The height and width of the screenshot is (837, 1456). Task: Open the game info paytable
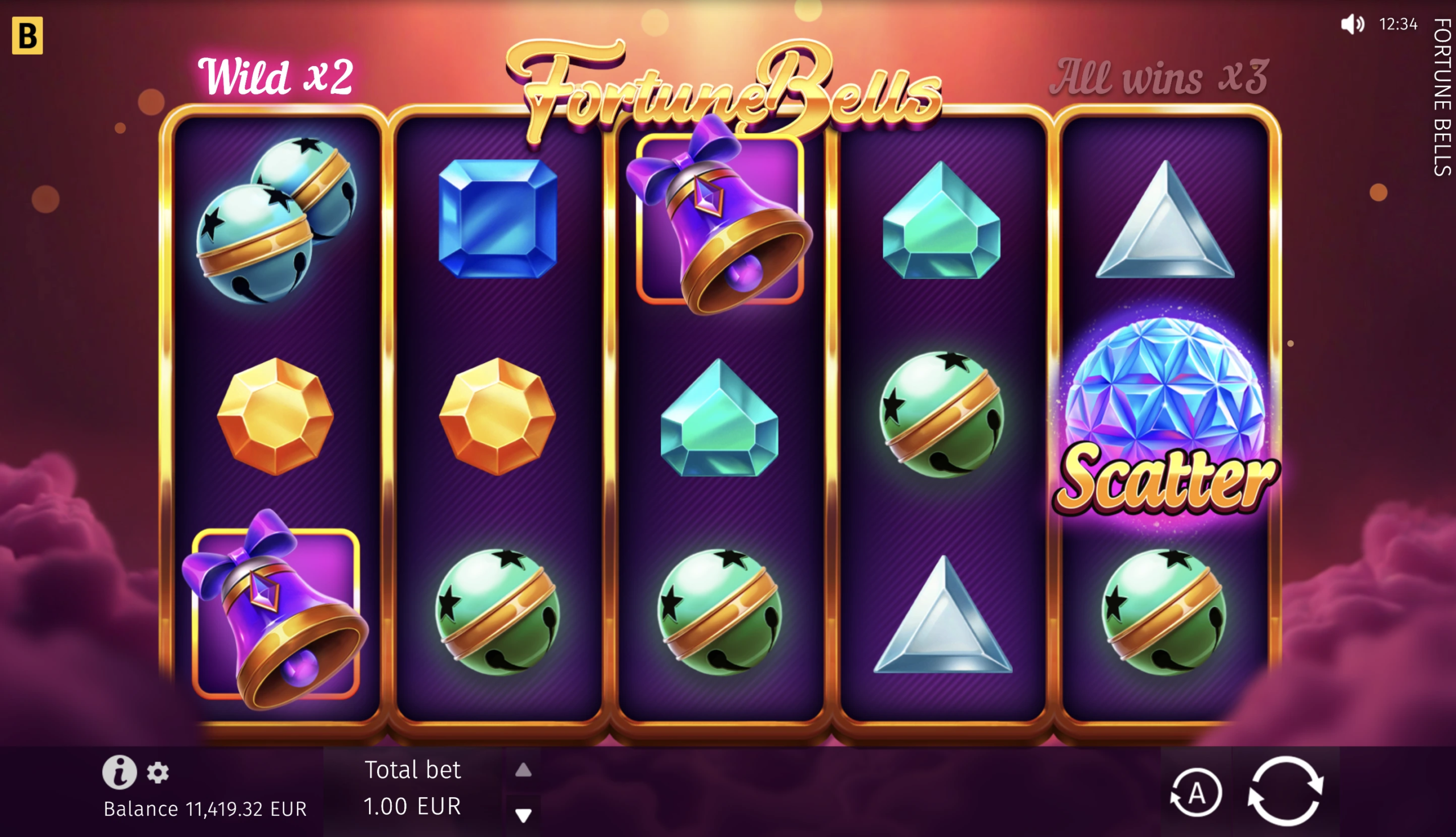point(119,772)
